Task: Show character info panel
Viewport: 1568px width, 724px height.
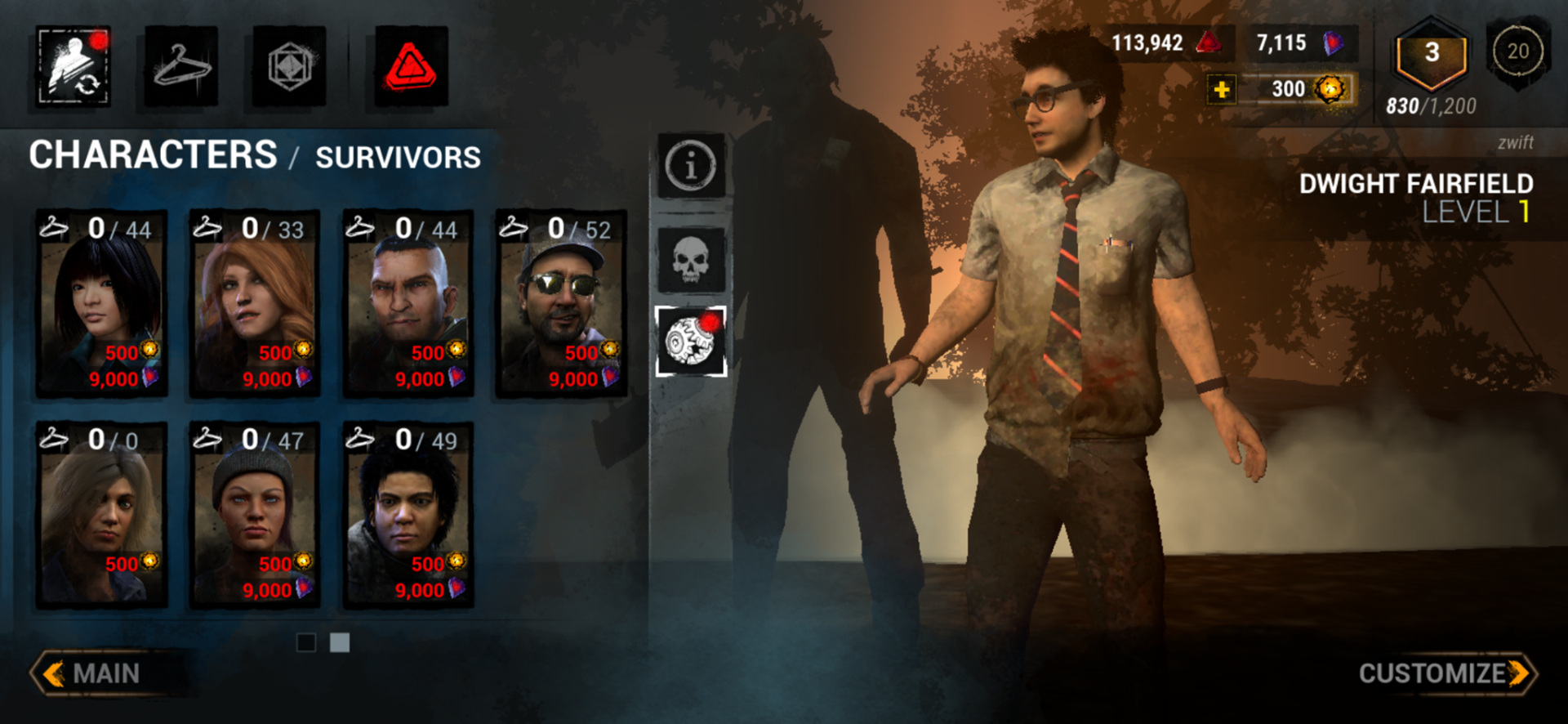Action: tap(691, 165)
